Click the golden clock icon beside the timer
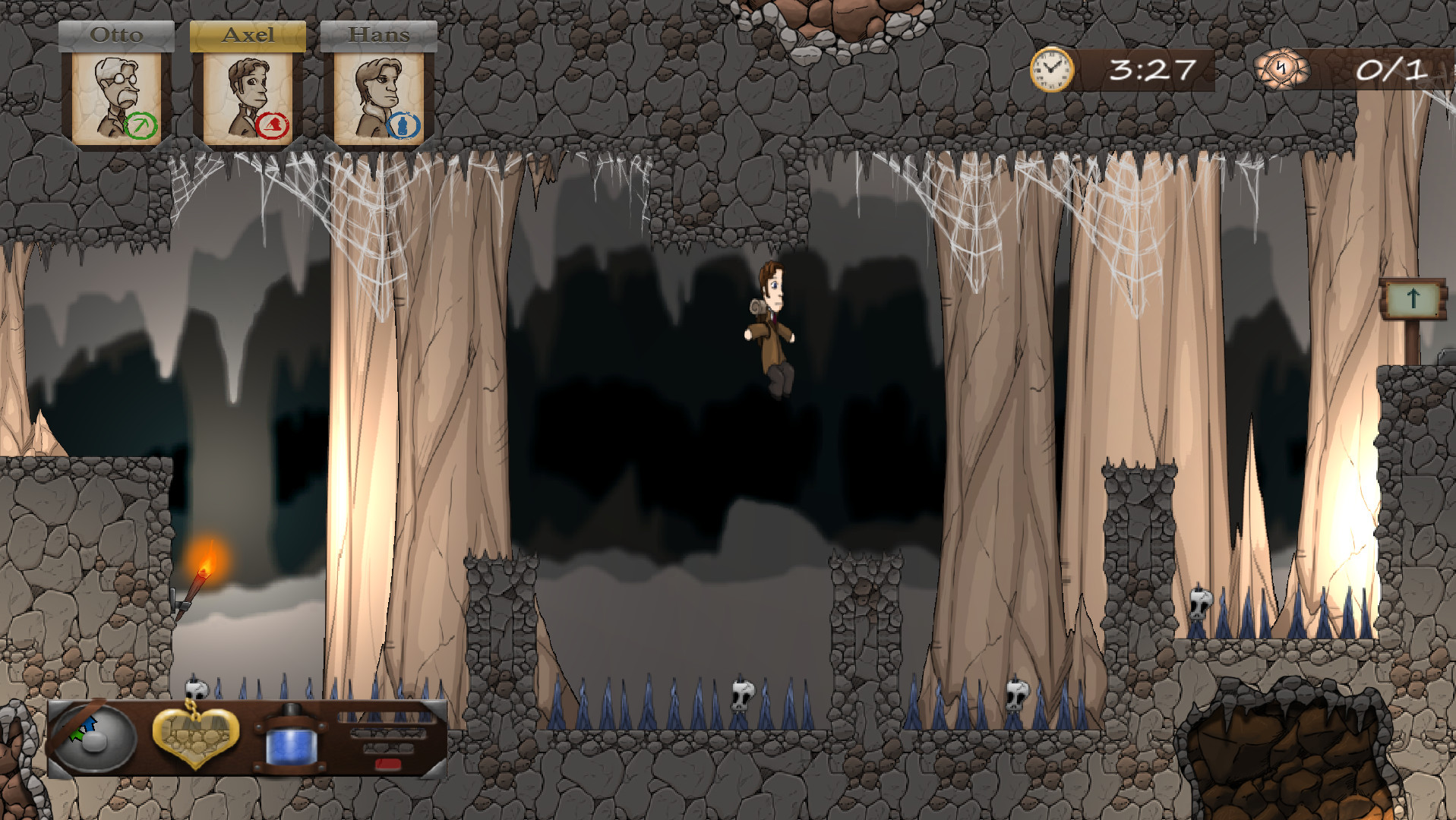Viewport: 1456px width, 820px height. pos(1050,71)
